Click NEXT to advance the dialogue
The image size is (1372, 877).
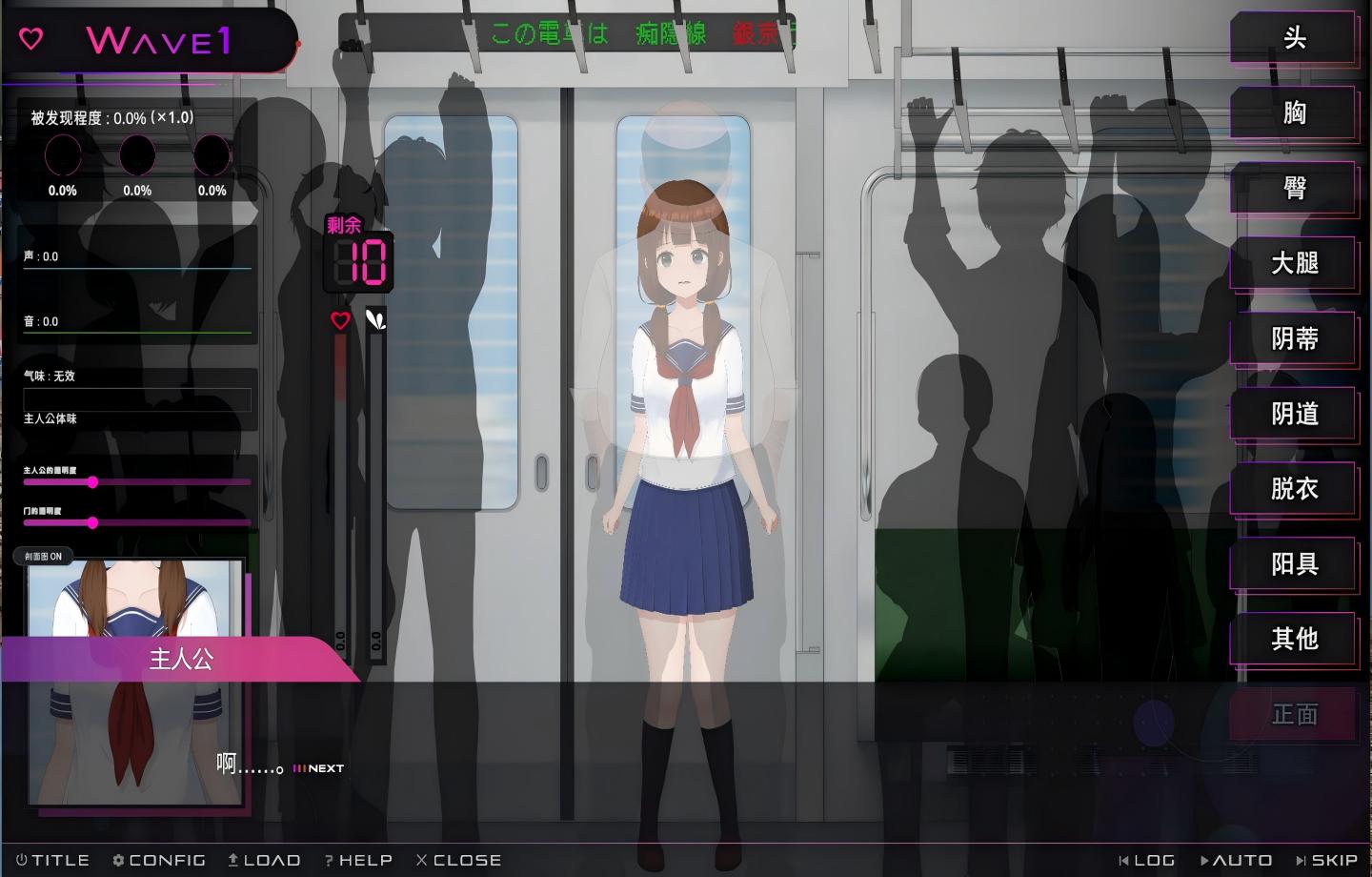click(x=319, y=767)
